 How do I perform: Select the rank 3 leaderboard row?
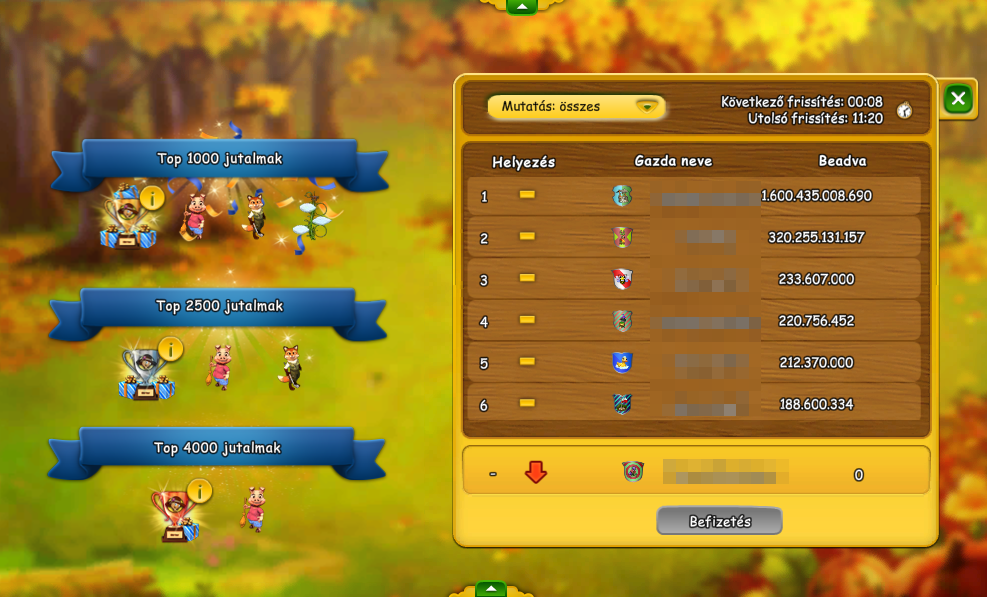pyautogui.click(x=694, y=280)
